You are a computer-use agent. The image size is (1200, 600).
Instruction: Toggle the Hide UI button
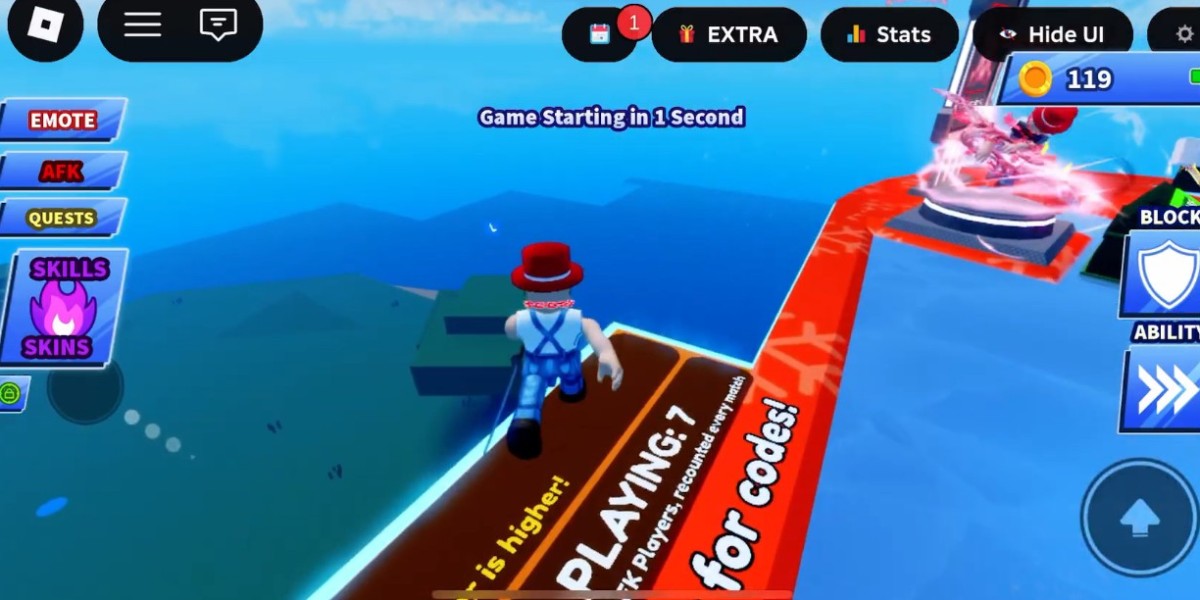coord(1052,35)
